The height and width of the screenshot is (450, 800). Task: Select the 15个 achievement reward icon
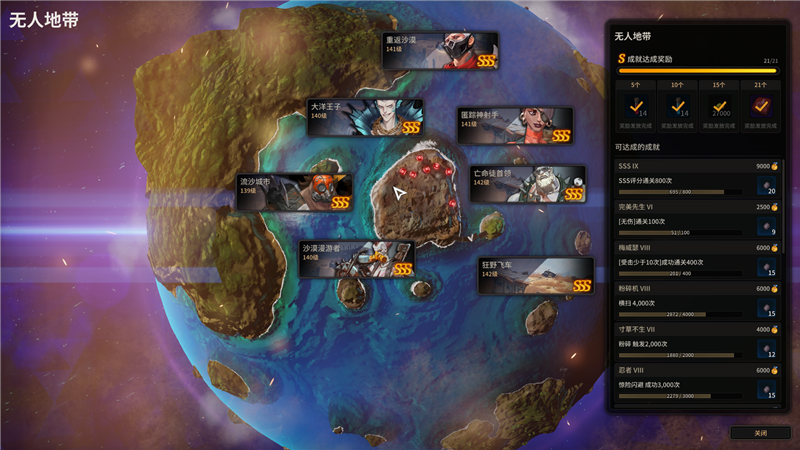point(720,105)
